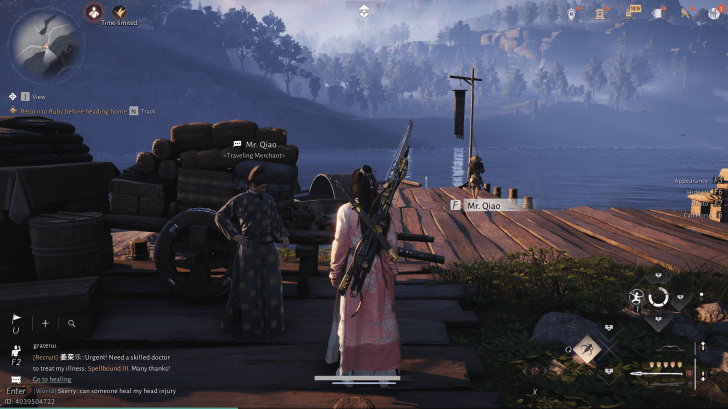Click the Go to healing link

pos(52,379)
